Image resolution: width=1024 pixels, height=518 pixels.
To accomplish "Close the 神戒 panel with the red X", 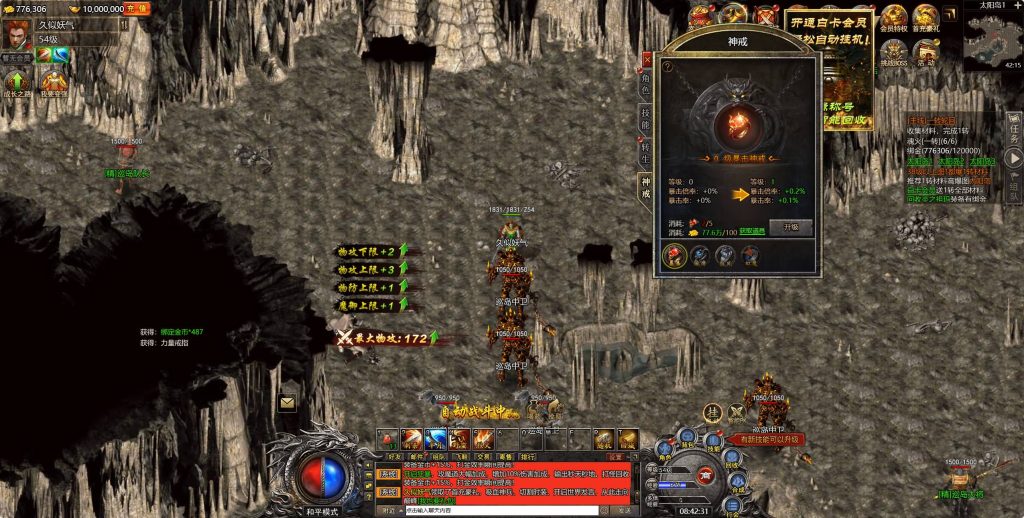I will (x=647, y=58).
